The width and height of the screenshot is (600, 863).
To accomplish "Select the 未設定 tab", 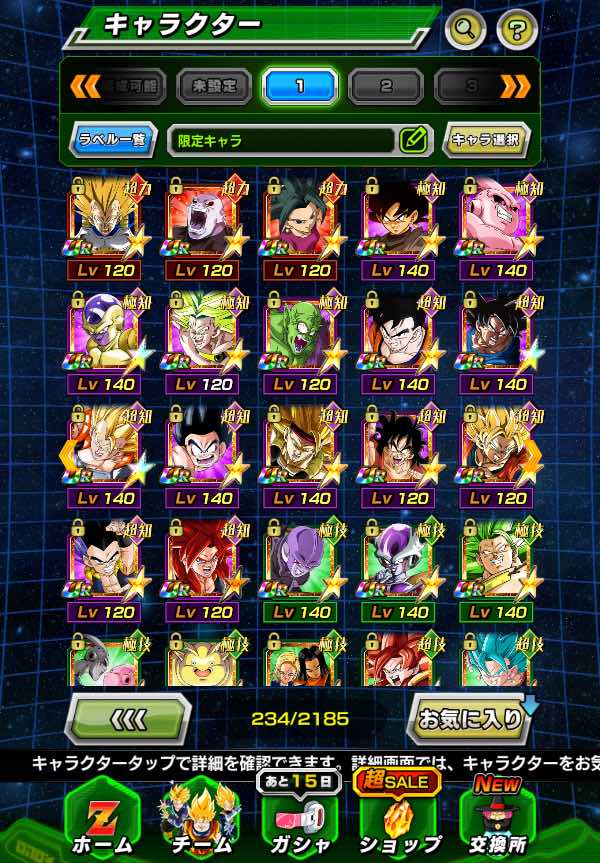I will click(214, 87).
